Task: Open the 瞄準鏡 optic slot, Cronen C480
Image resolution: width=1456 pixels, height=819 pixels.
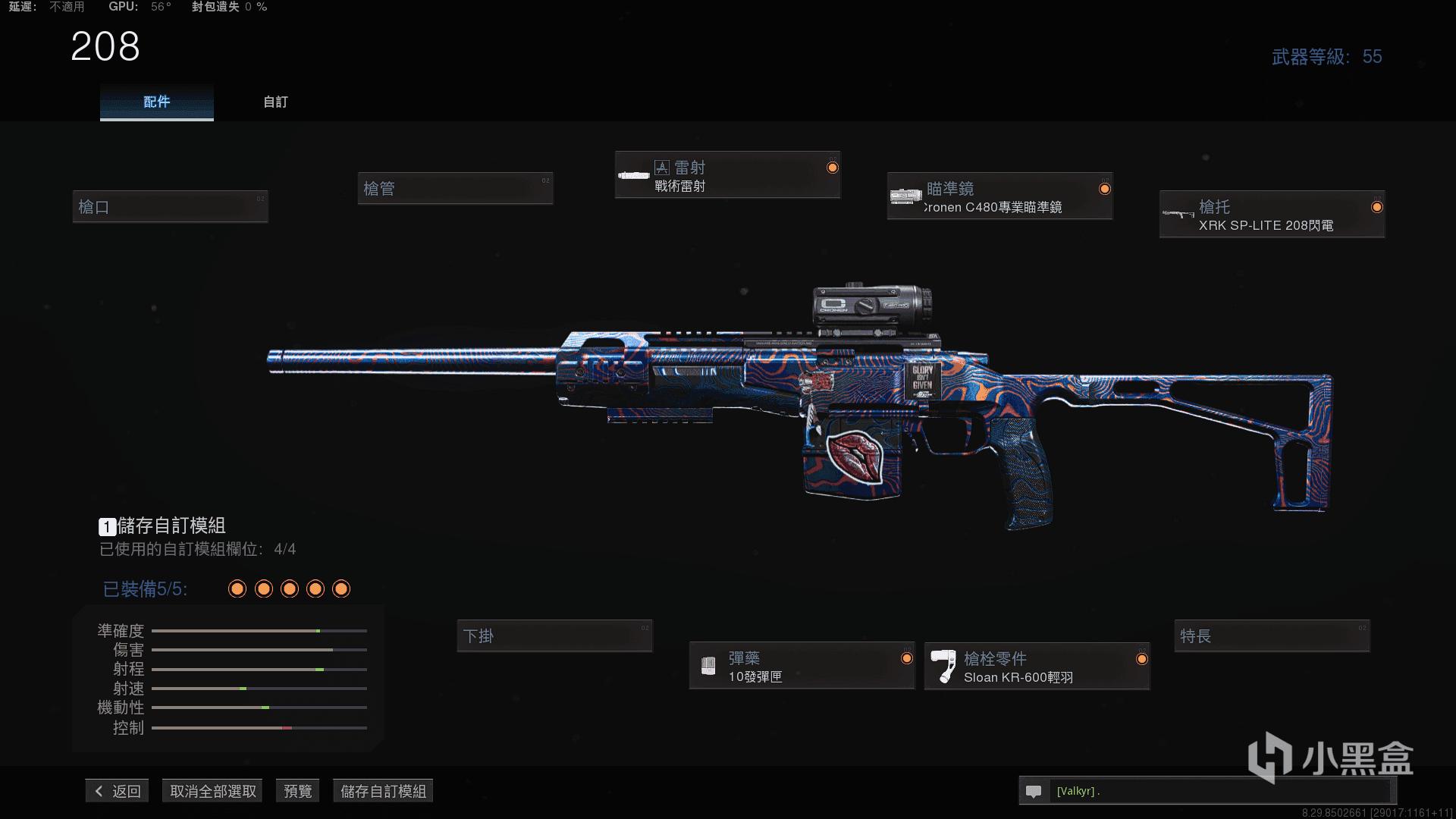Action: click(x=999, y=196)
